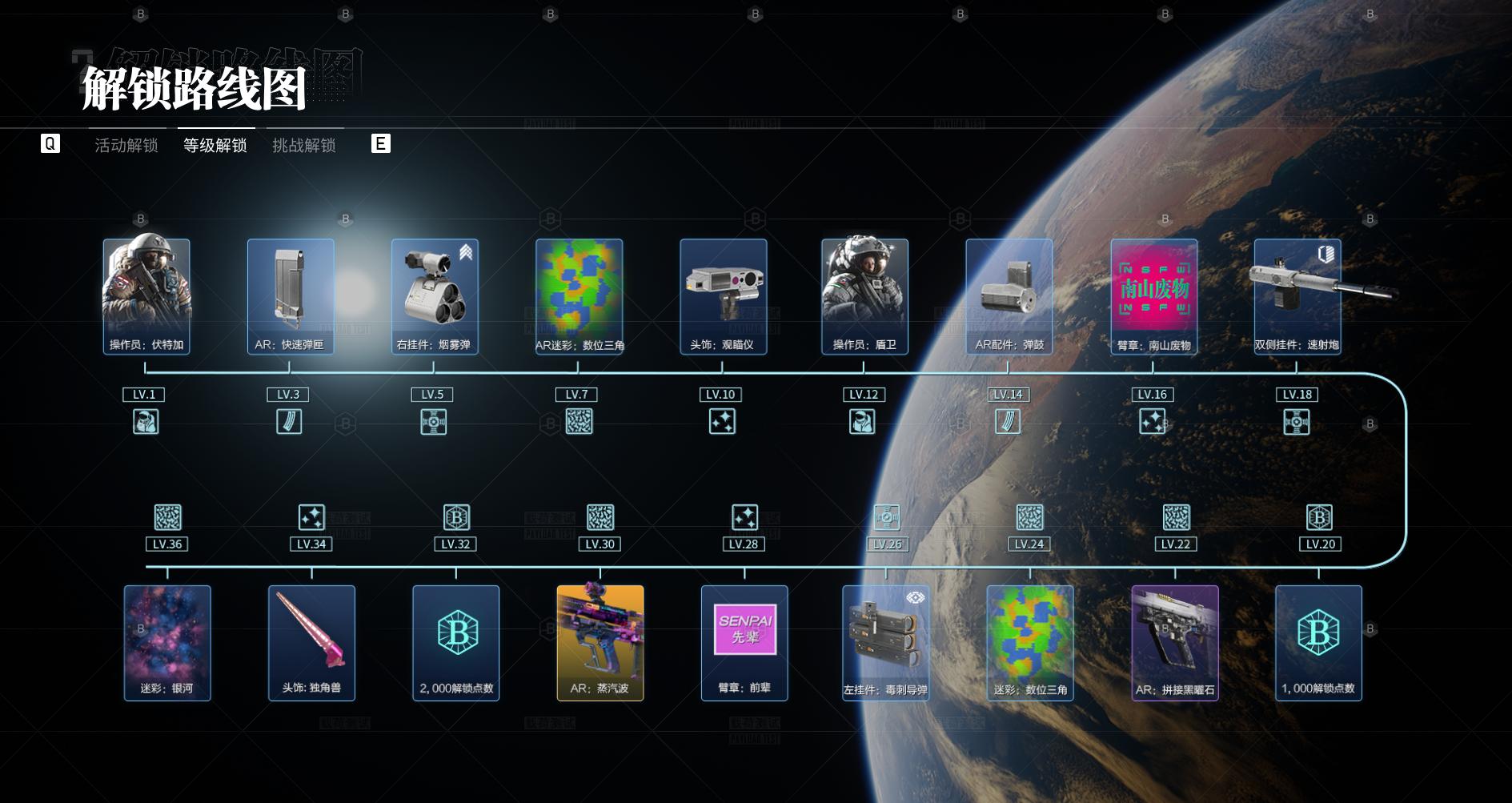This screenshot has height=803, width=1512.
Task: Choose the AR：快速弹匣 reward card
Action: (x=290, y=296)
